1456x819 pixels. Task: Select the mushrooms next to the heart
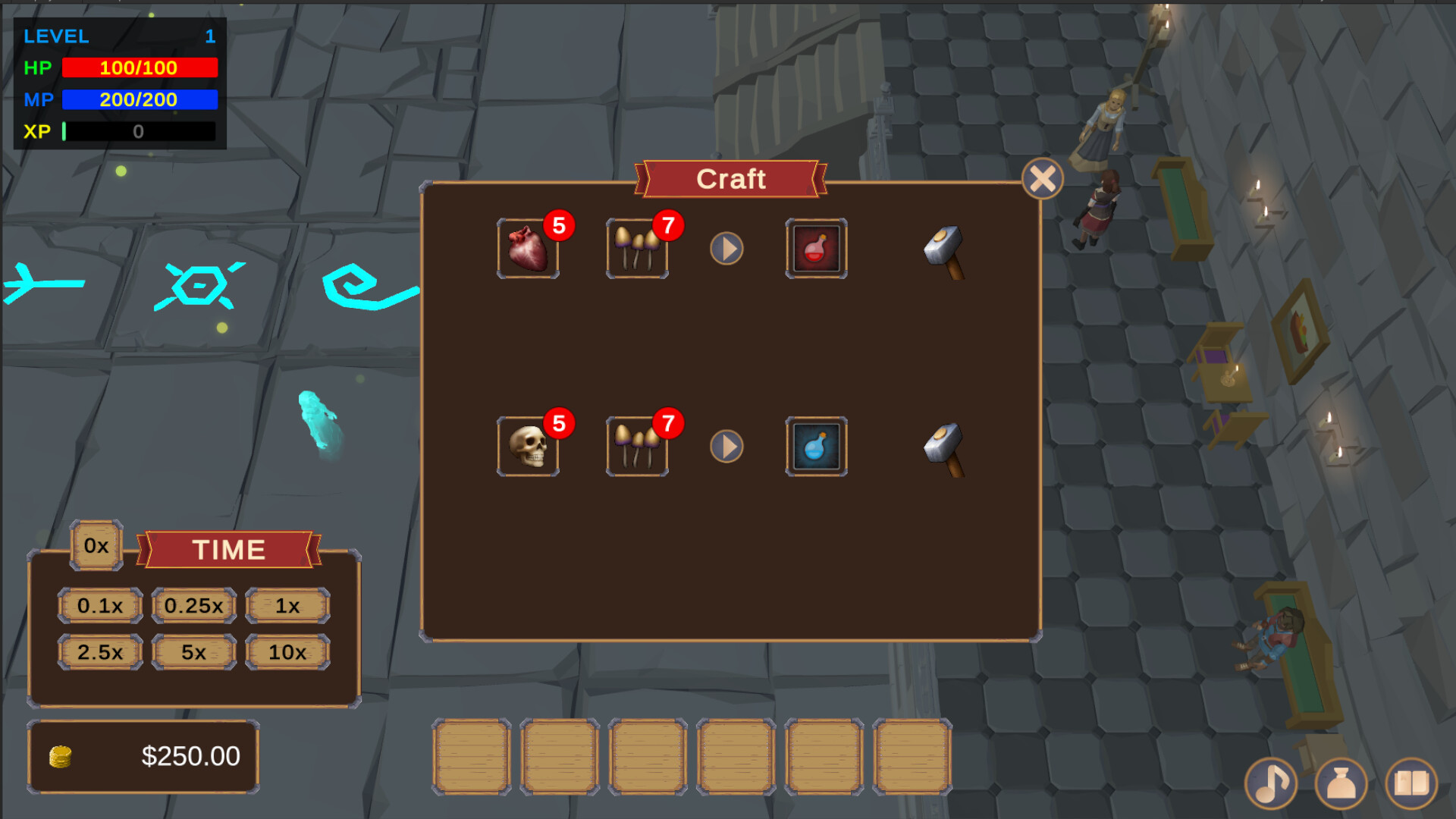click(x=637, y=249)
